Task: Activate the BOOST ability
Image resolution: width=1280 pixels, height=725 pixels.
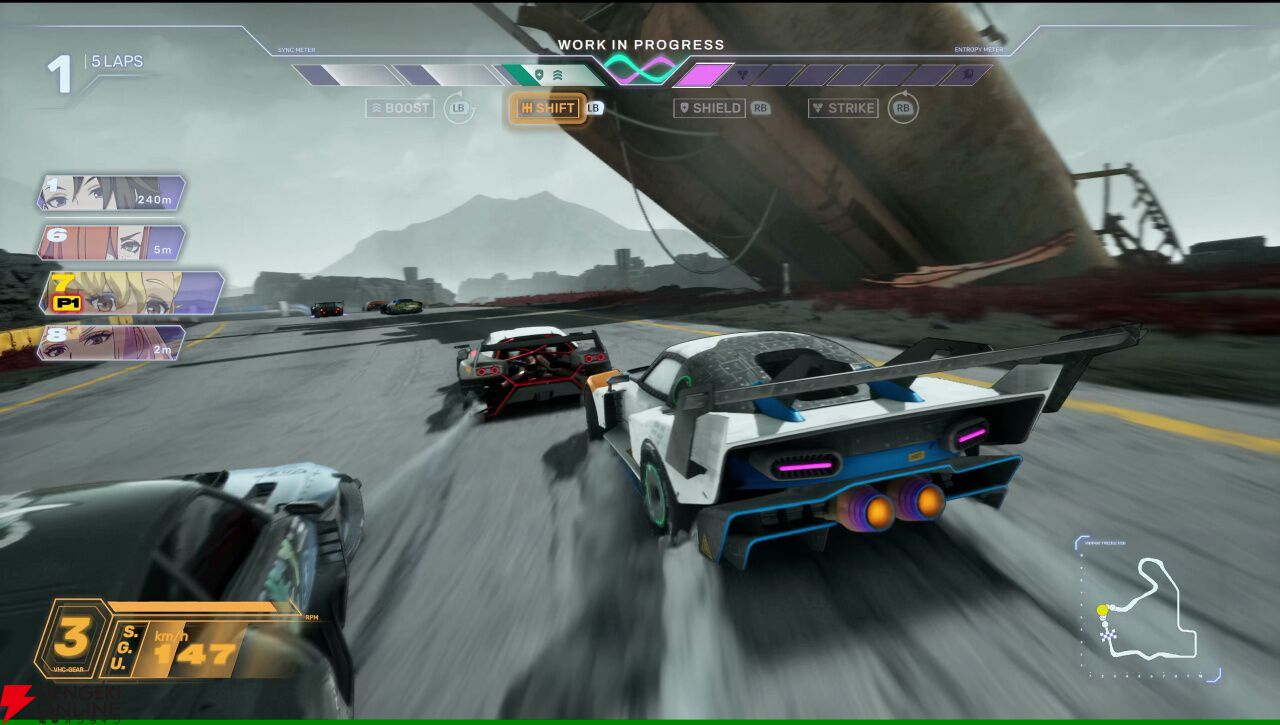Action: [401, 108]
